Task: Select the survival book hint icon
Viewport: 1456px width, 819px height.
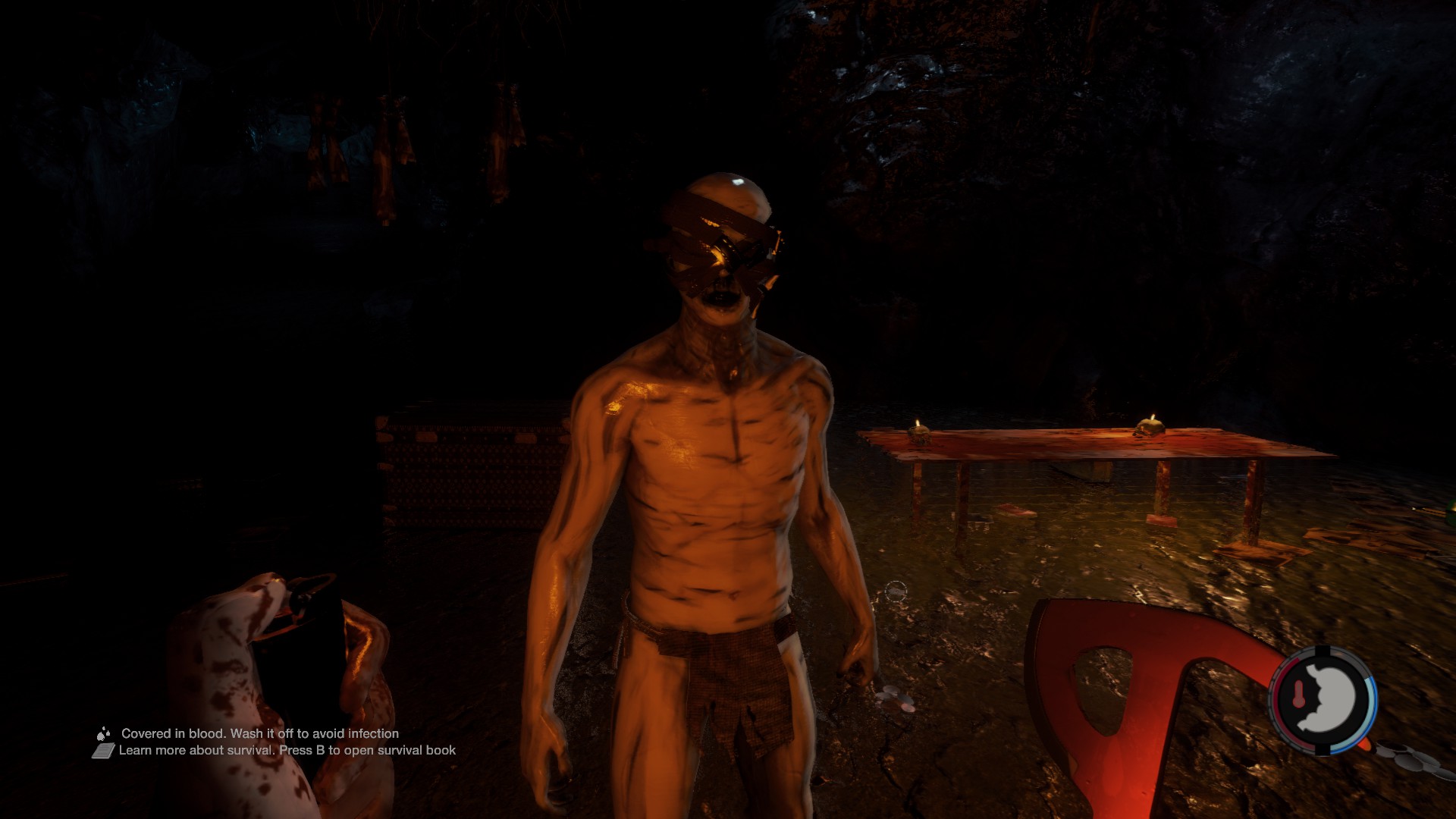Action: click(x=103, y=751)
